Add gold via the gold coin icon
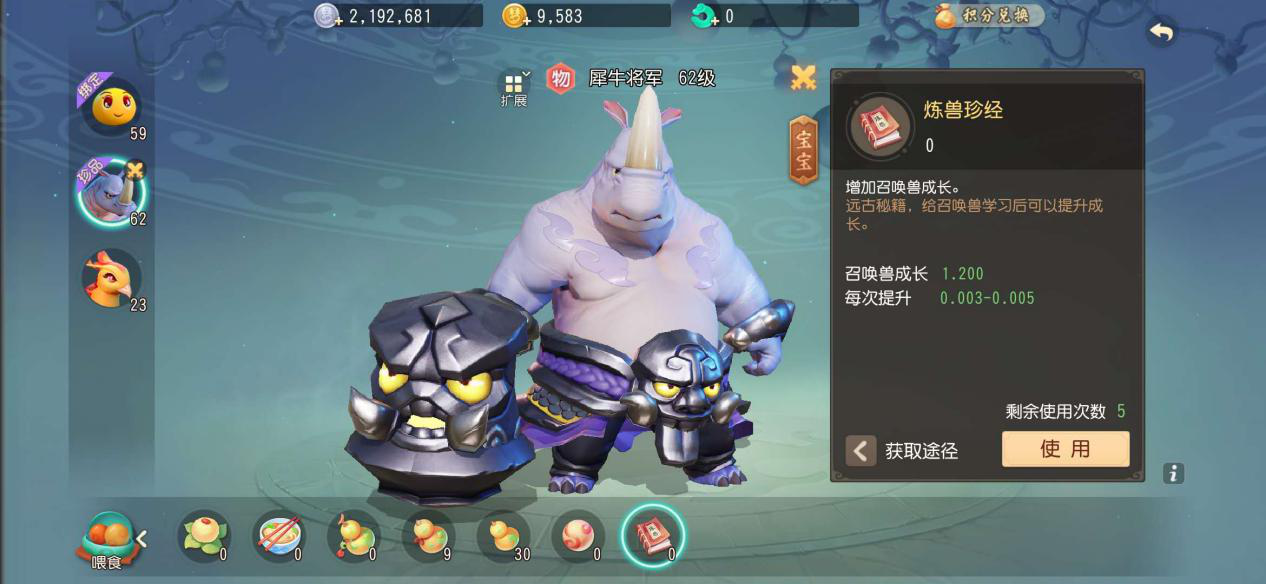Viewport: 1266px width, 584px height. 516,16
